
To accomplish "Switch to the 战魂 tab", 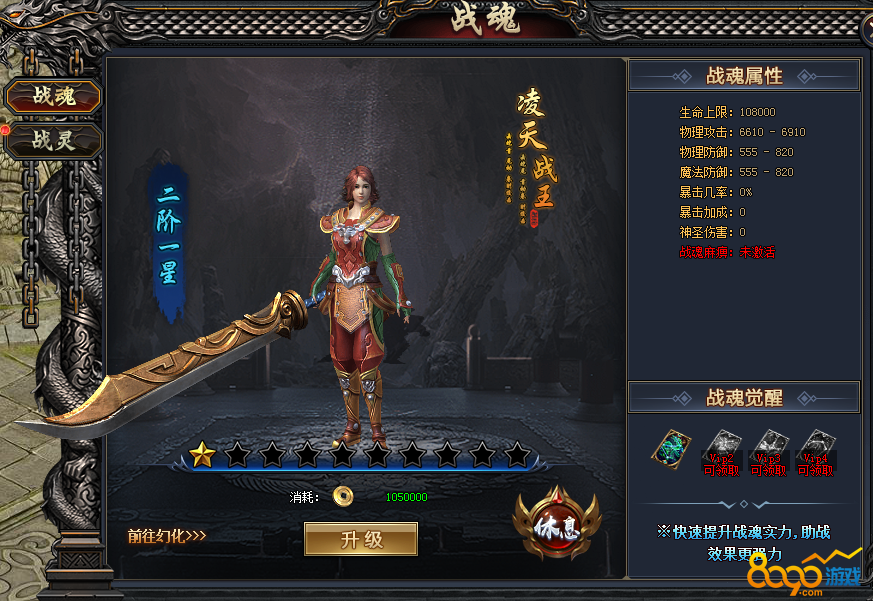I will [x=53, y=97].
